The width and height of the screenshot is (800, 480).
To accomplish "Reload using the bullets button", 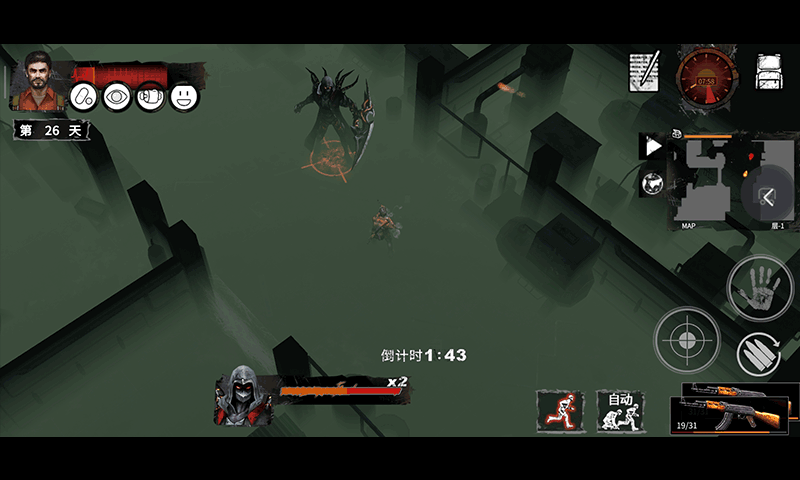I will click(x=759, y=354).
